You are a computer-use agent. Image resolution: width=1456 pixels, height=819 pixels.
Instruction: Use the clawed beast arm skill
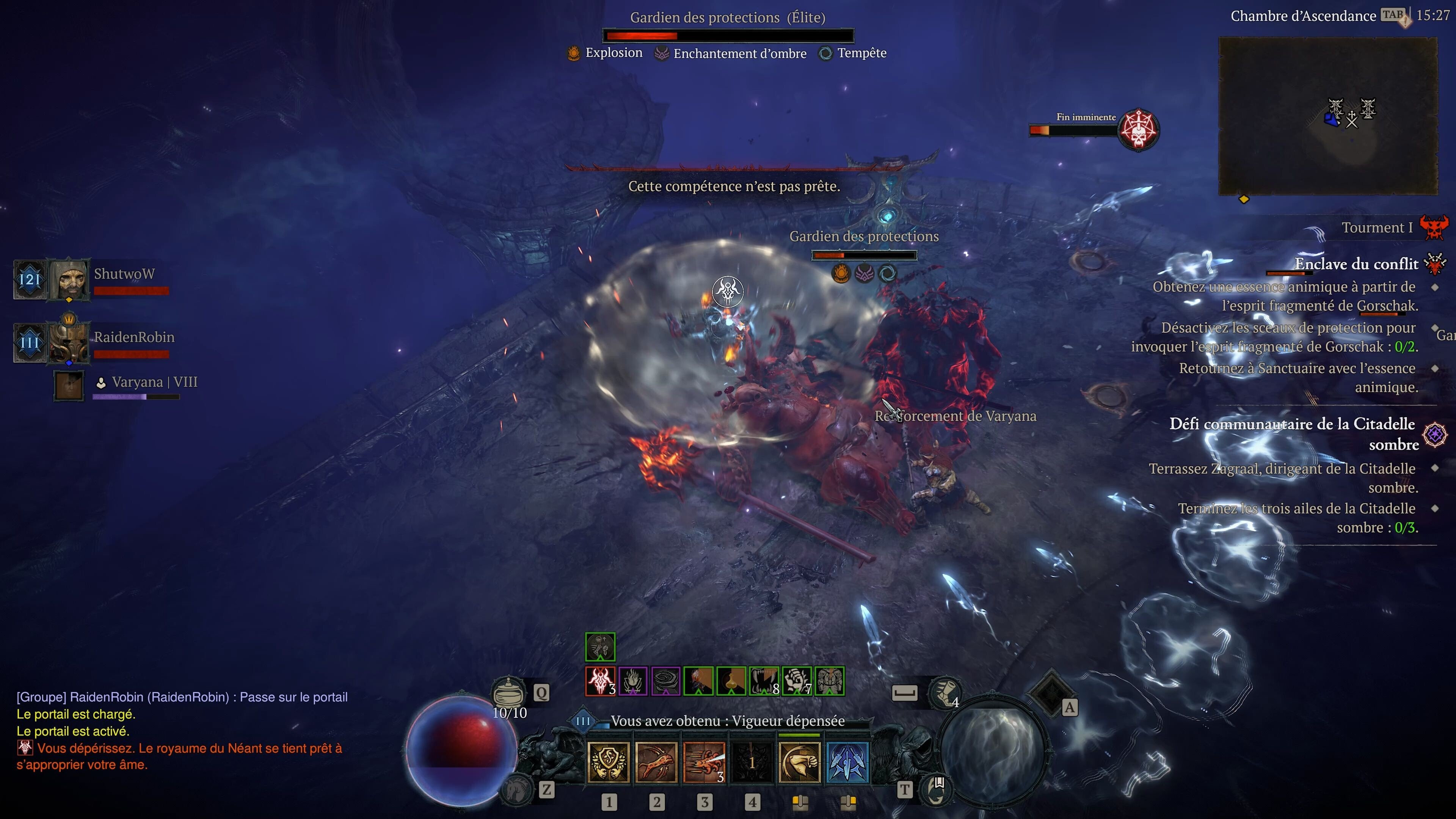coord(656,762)
